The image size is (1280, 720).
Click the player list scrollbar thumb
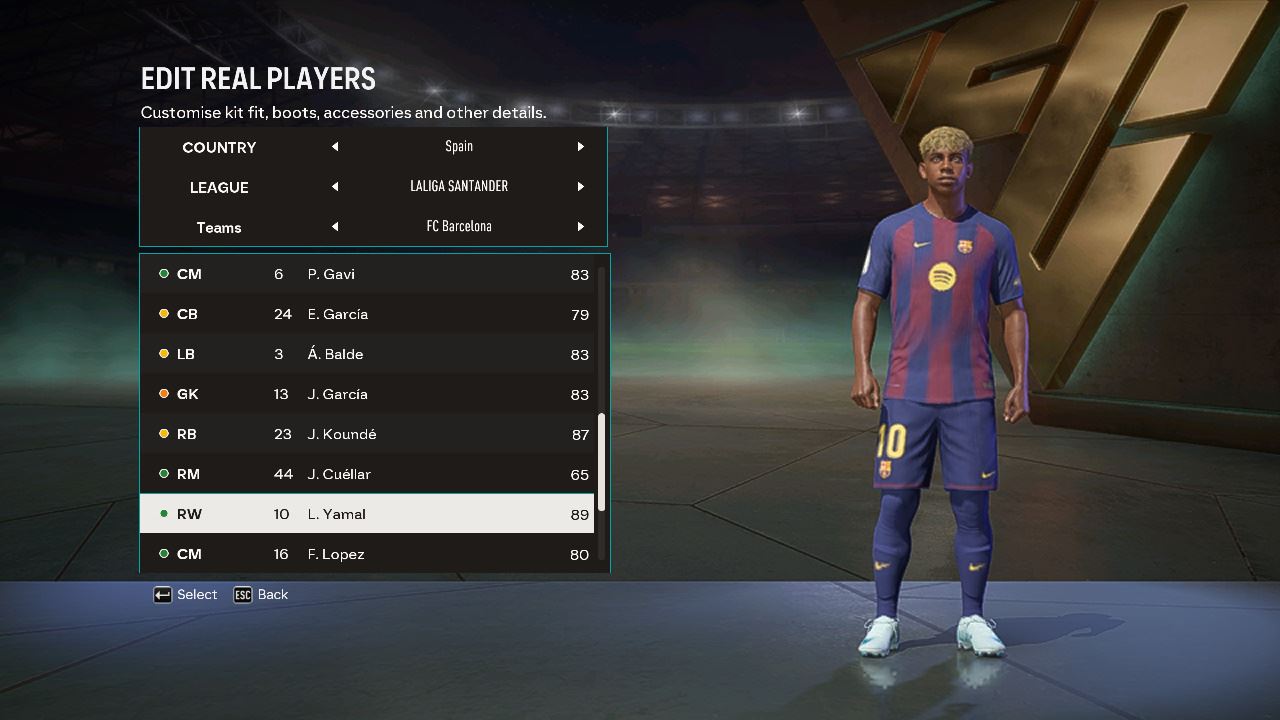(602, 462)
